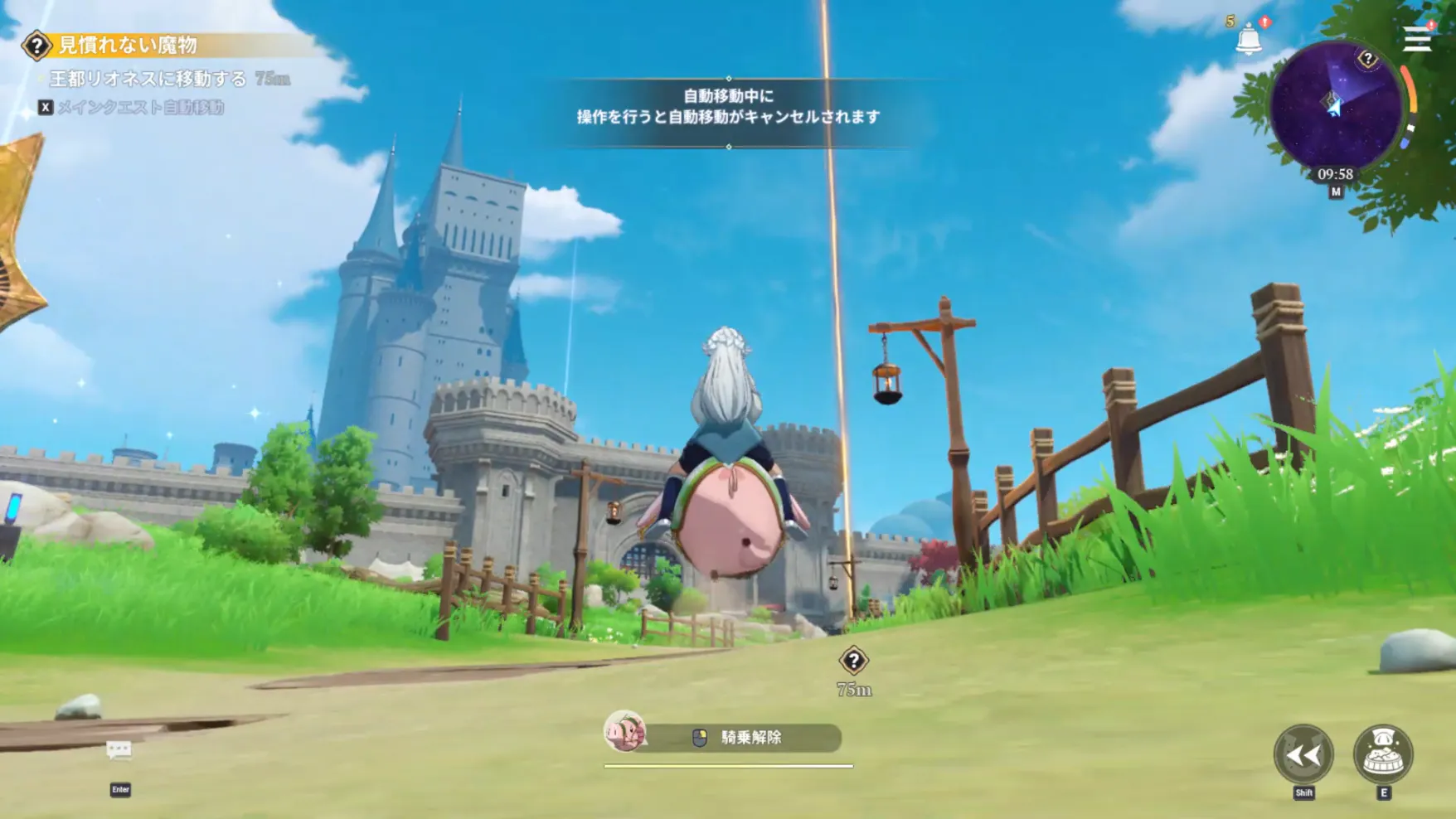Open the notification bell alerts
This screenshot has height=819, width=1456.
point(1249,37)
